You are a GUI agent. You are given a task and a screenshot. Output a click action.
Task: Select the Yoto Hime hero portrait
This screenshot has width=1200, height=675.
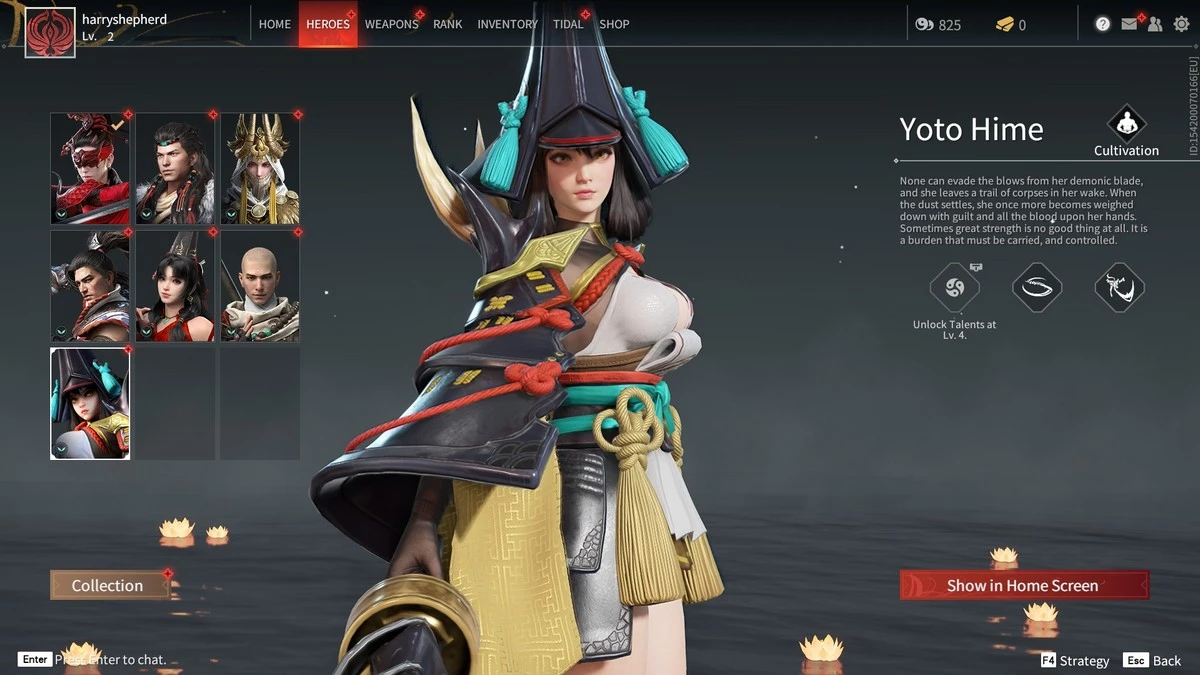click(90, 403)
